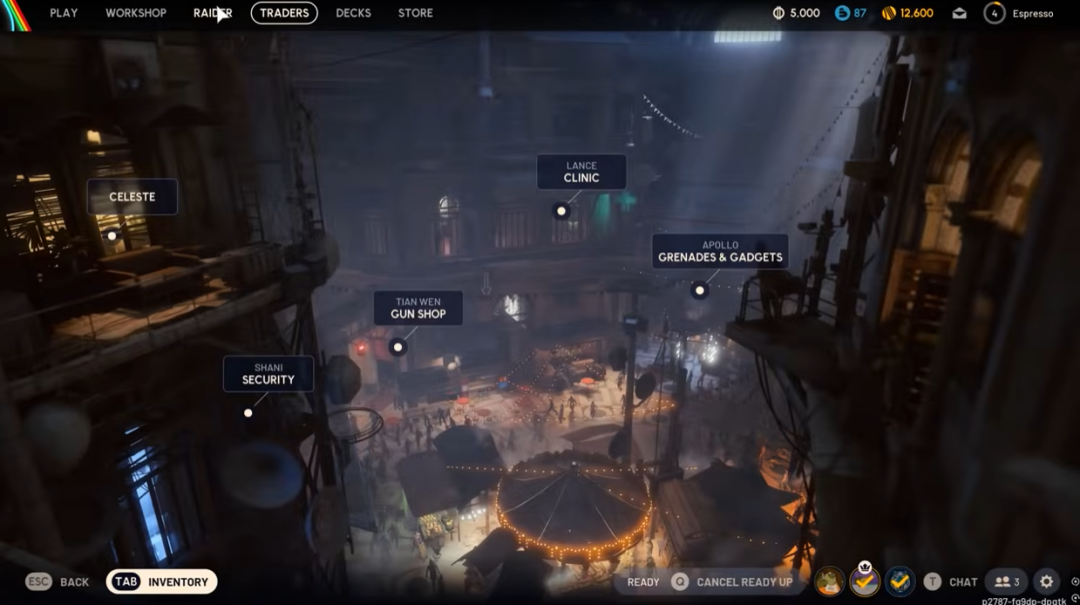Open the Play tab
The height and width of the screenshot is (605, 1080).
[63, 13]
